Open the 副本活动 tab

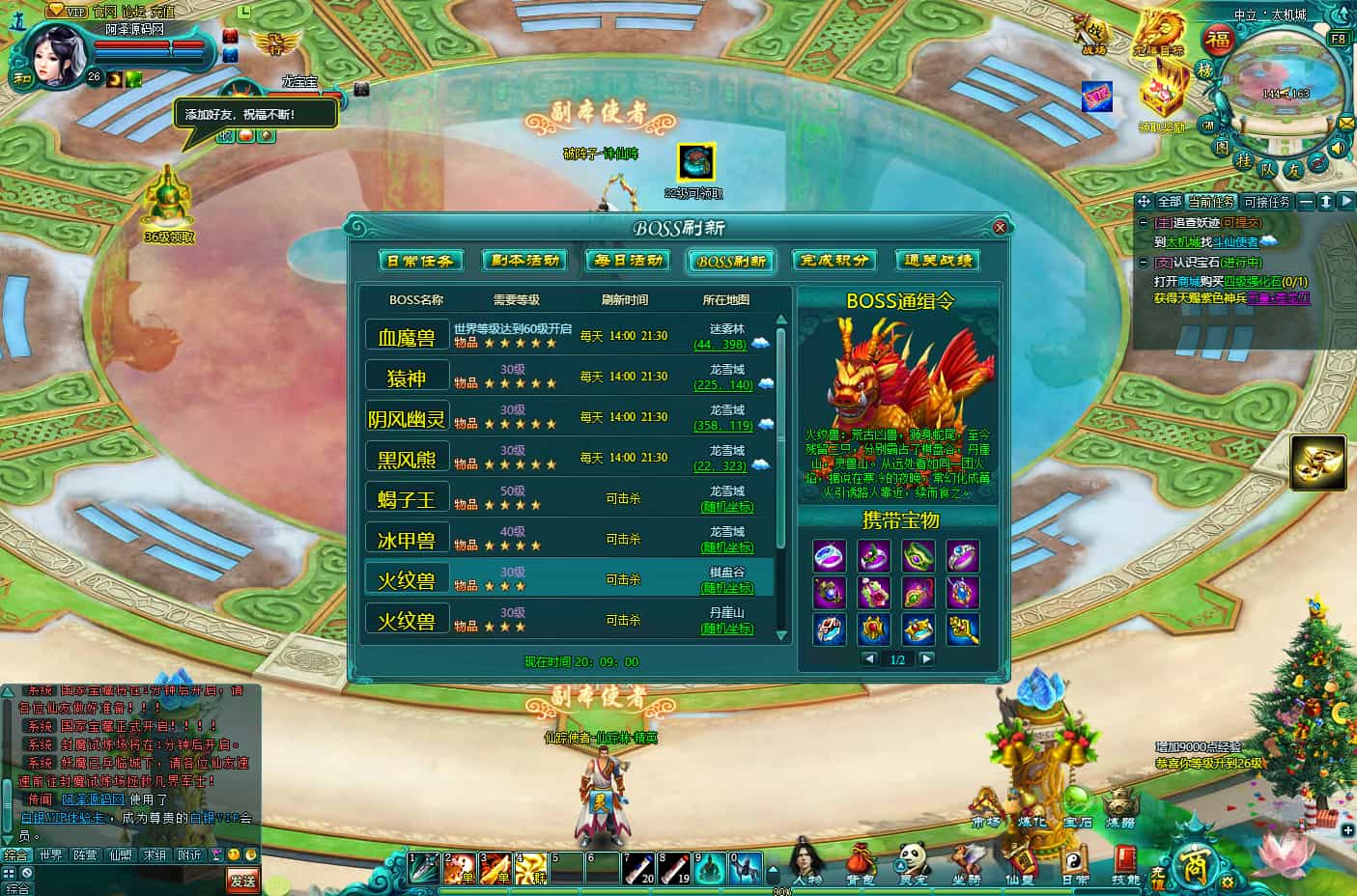tap(524, 261)
